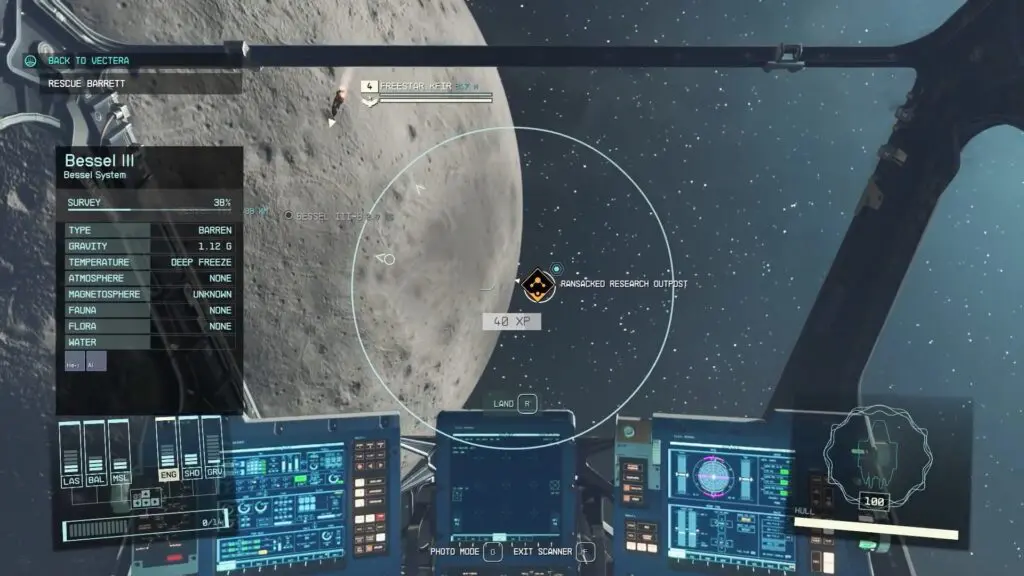
Task: Select the Ransacked Research Outpost marker
Action: pos(539,285)
